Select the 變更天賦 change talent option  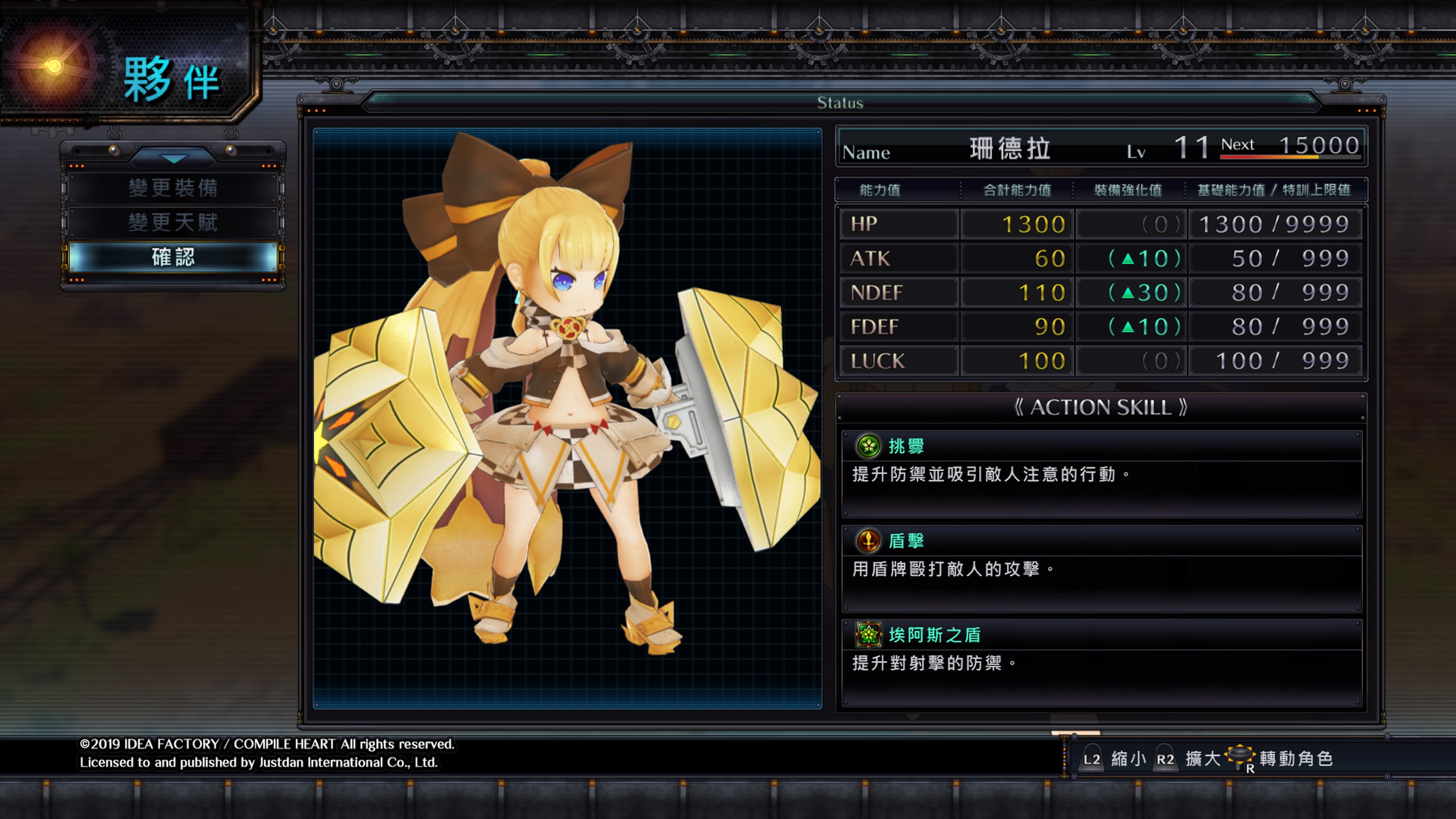[173, 223]
